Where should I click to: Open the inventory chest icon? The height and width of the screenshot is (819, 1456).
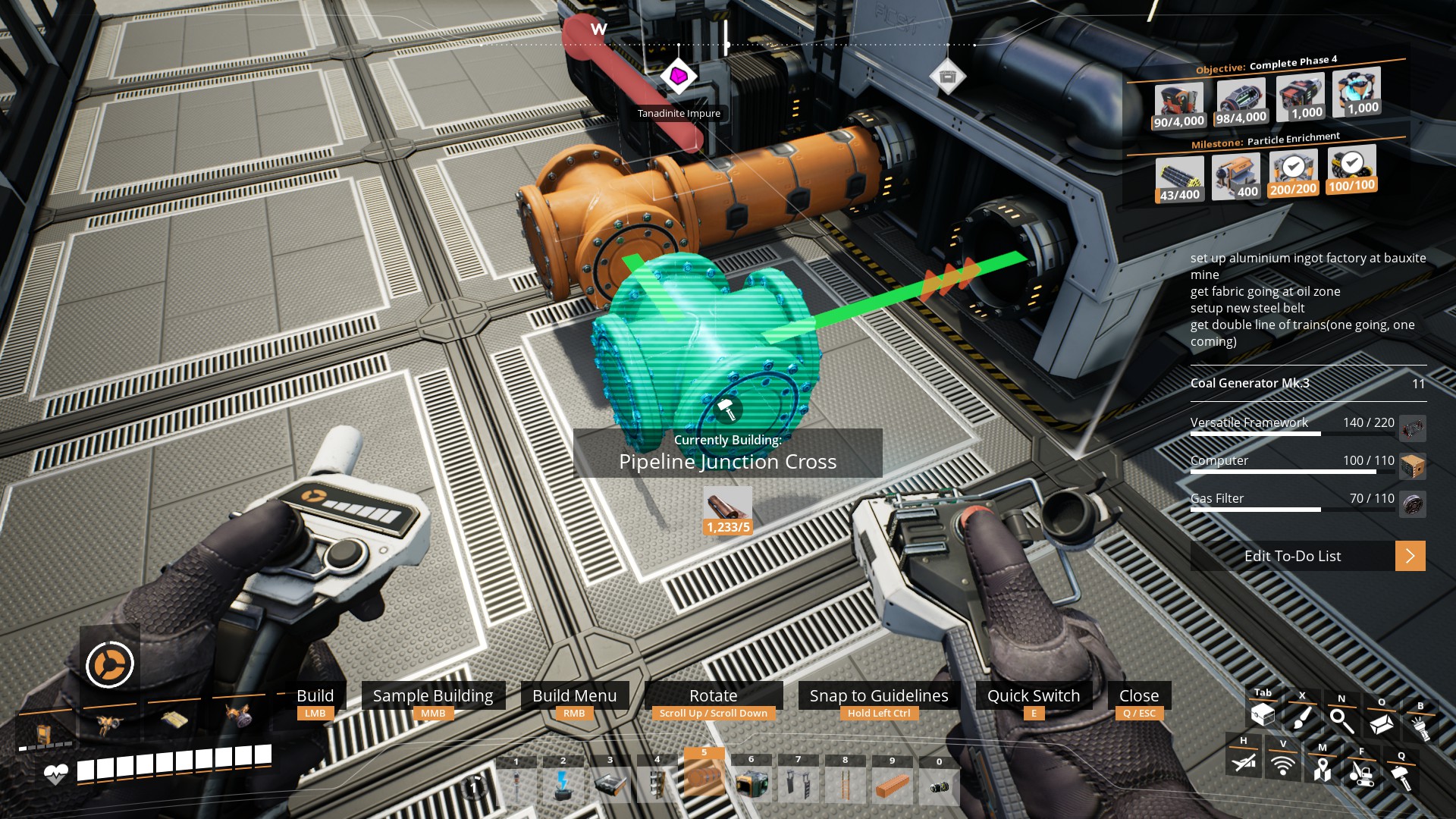pyautogui.click(x=1263, y=714)
